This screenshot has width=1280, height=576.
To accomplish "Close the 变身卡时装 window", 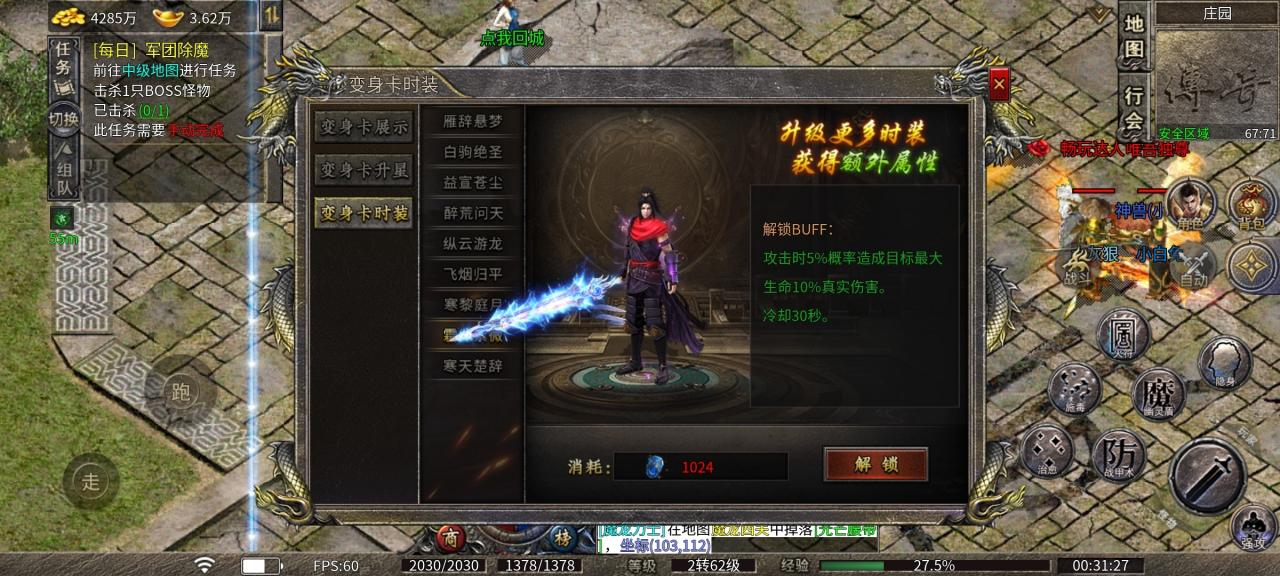I will pyautogui.click(x=998, y=85).
